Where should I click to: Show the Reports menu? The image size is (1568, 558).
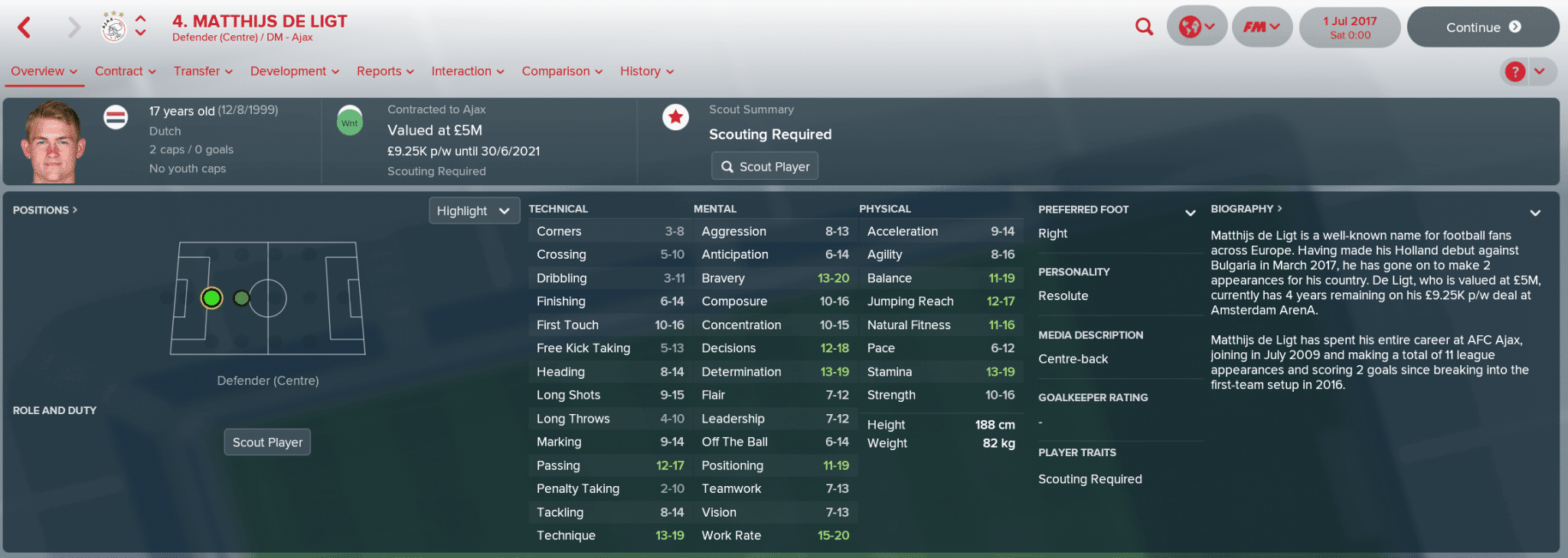(385, 71)
